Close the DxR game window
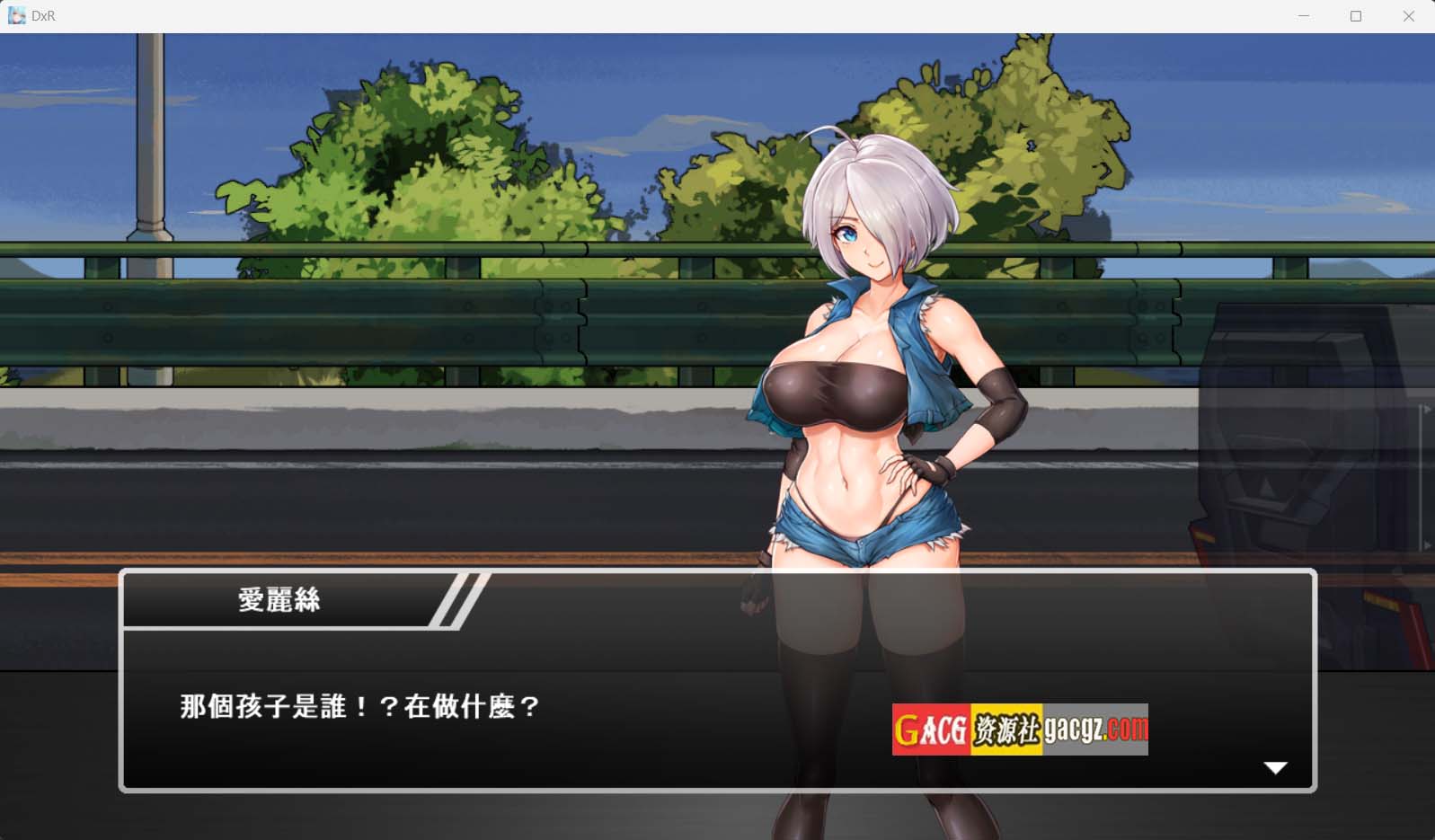Screen dimensions: 1435x840 (x=1408, y=16)
